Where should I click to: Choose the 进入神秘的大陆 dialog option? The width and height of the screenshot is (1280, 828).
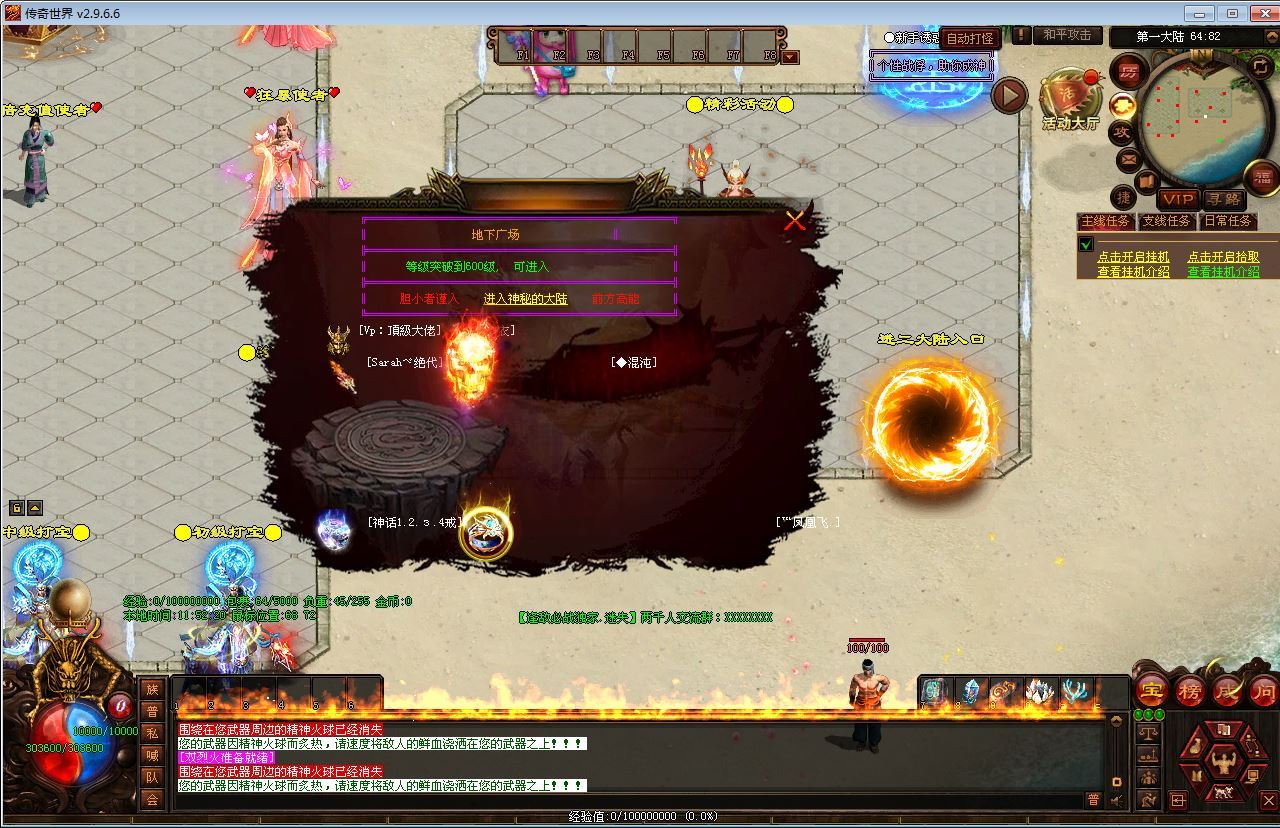pyautogui.click(x=525, y=299)
